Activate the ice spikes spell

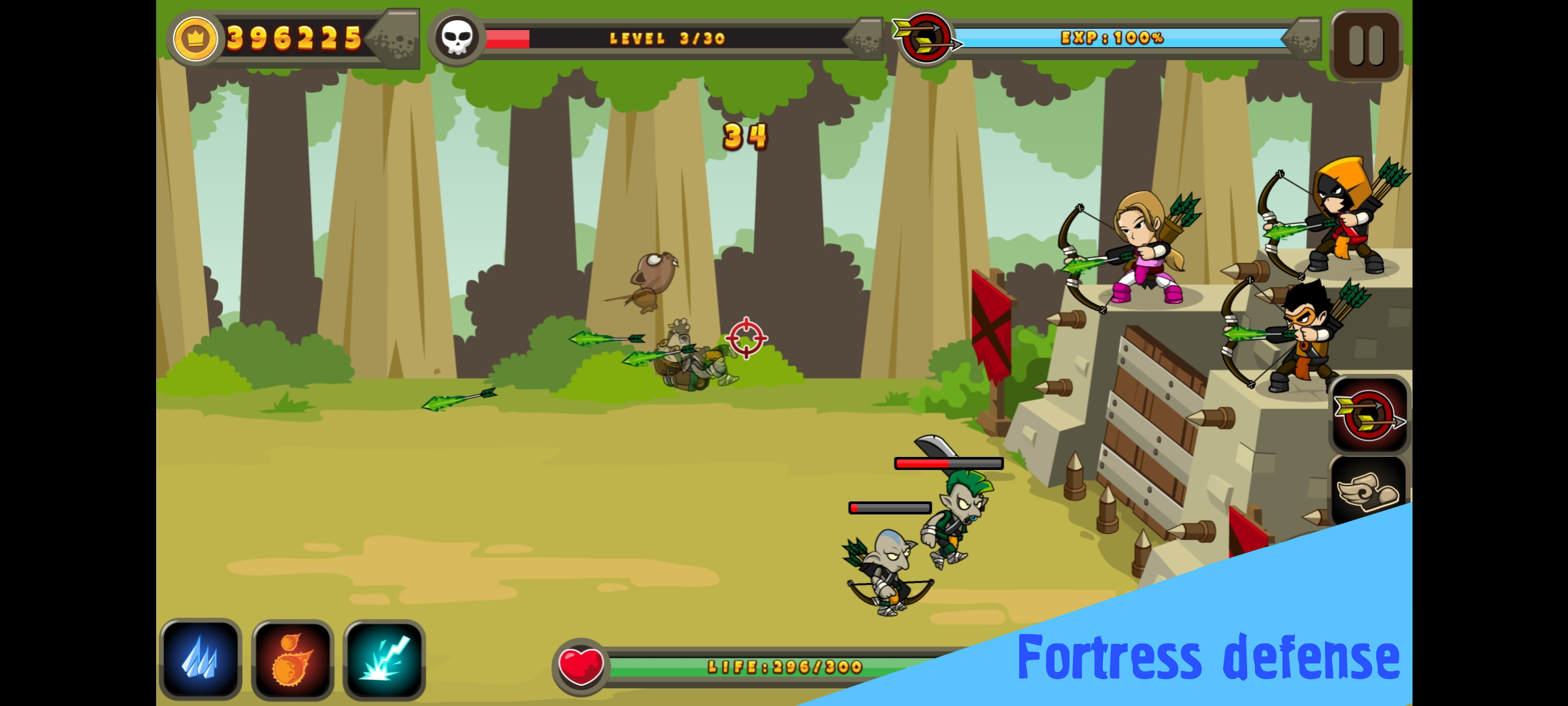click(200, 659)
